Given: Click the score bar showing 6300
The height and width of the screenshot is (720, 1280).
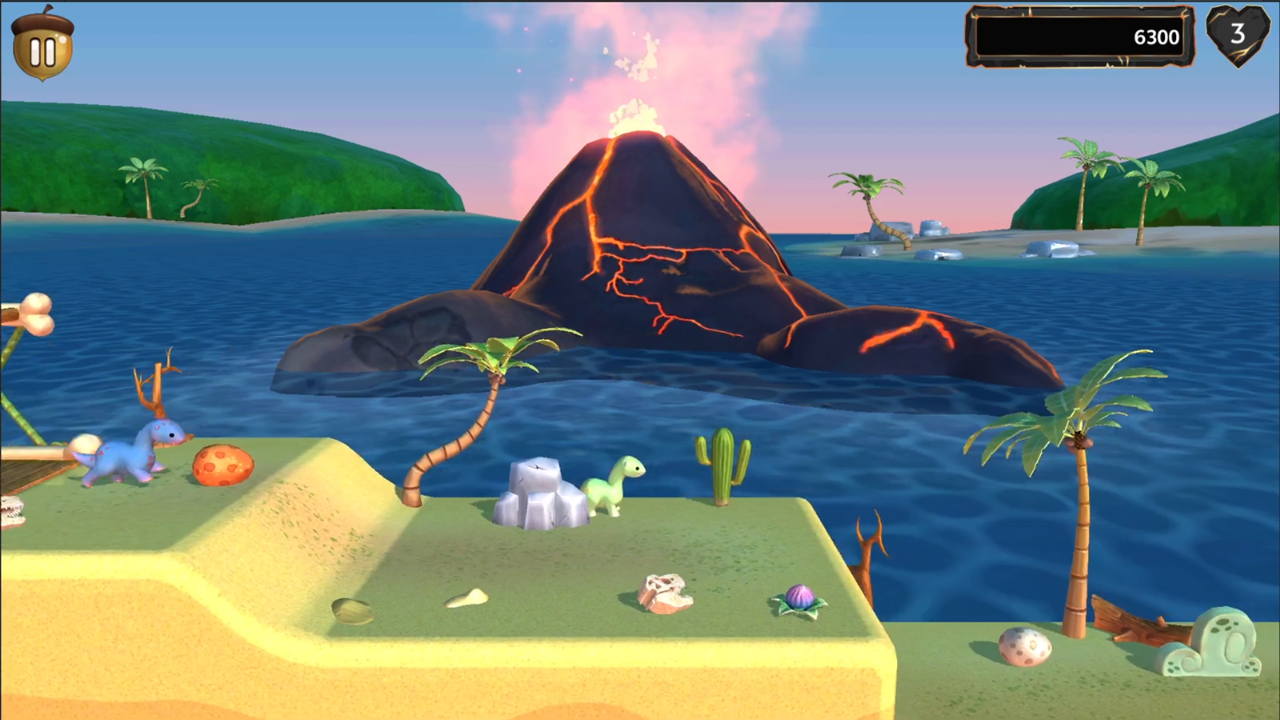Looking at the screenshot, I should click(1080, 37).
